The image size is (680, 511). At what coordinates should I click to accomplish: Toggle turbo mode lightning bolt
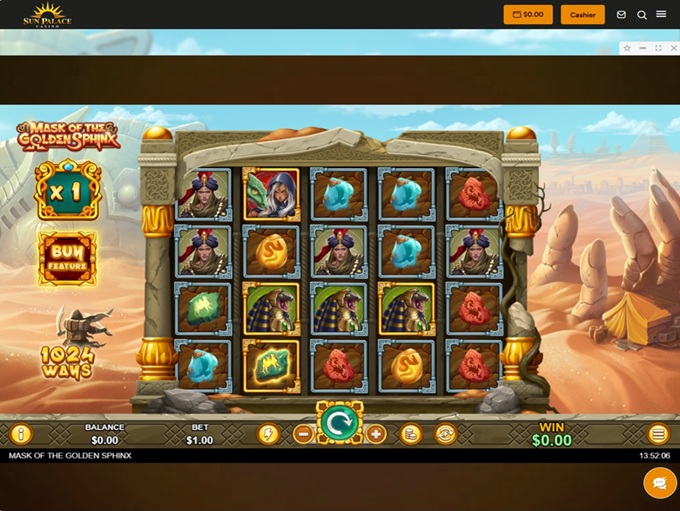pyautogui.click(x=268, y=434)
